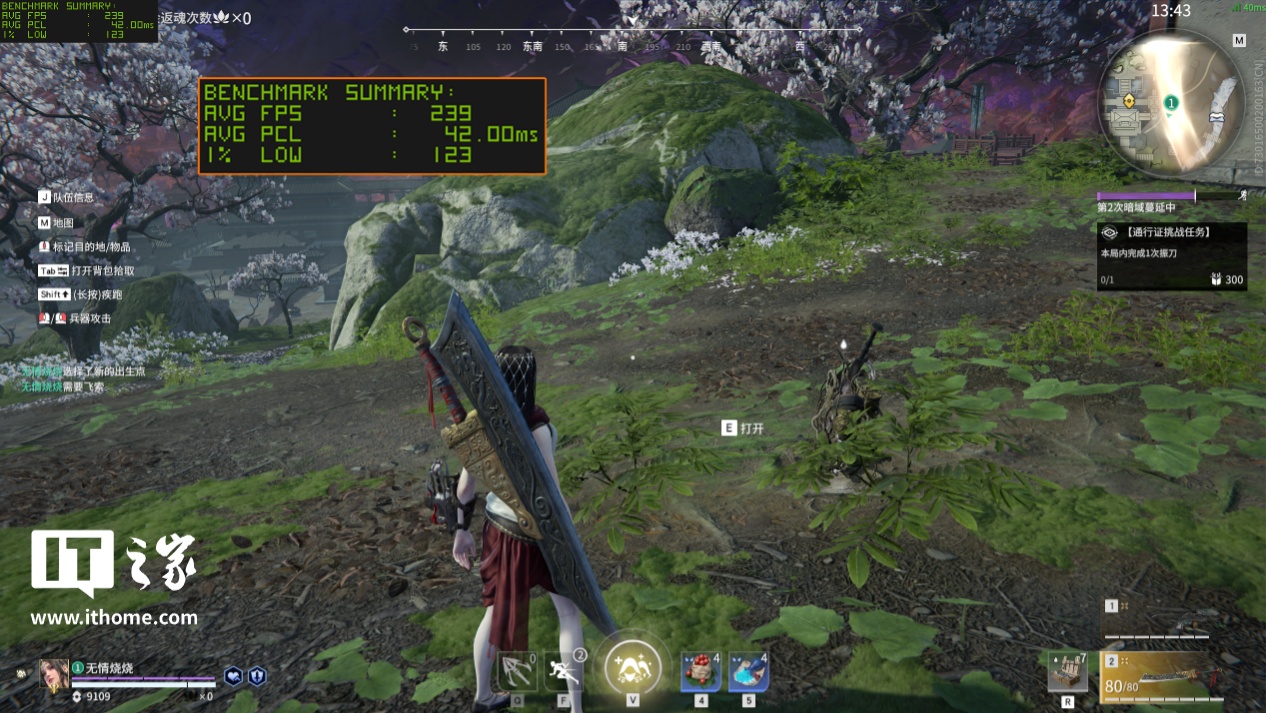
Task: Open the battle pass challenge quest tracker
Action: (1172, 256)
